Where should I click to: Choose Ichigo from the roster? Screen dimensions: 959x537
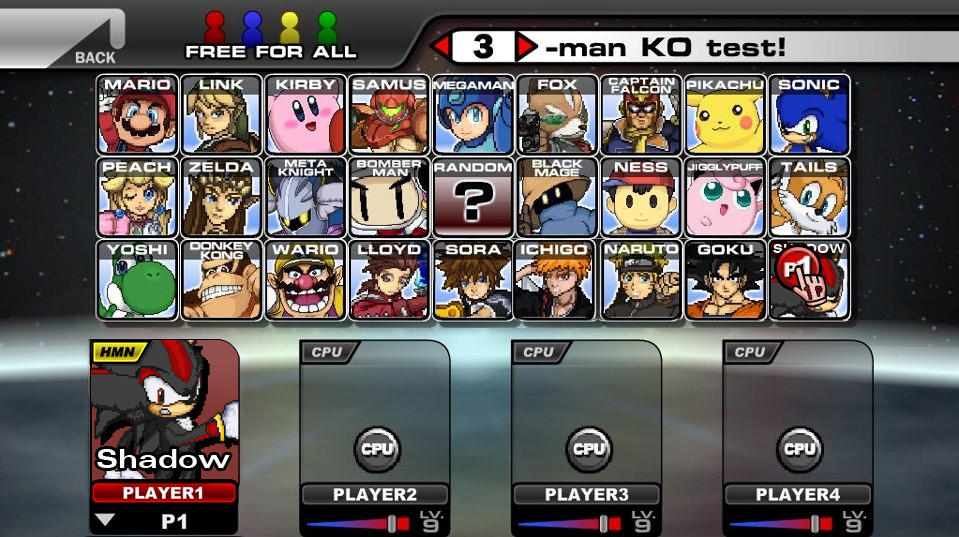pos(557,280)
